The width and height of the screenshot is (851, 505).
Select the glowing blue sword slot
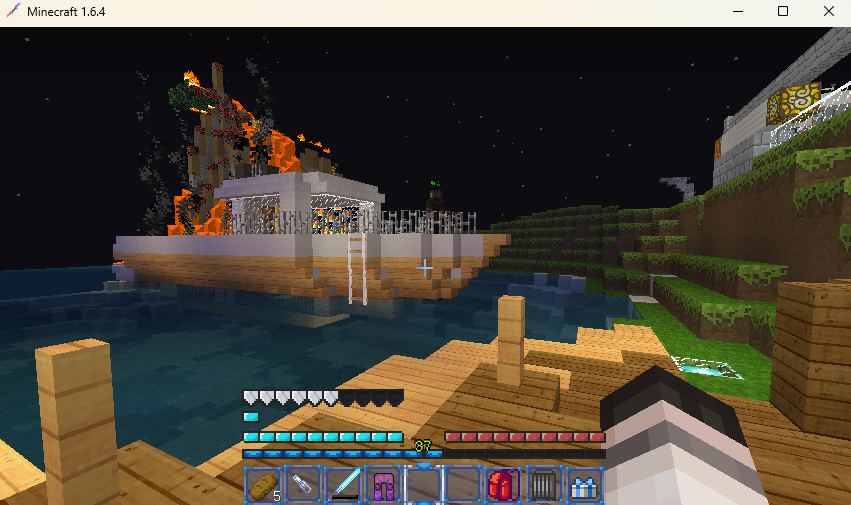(x=342, y=485)
